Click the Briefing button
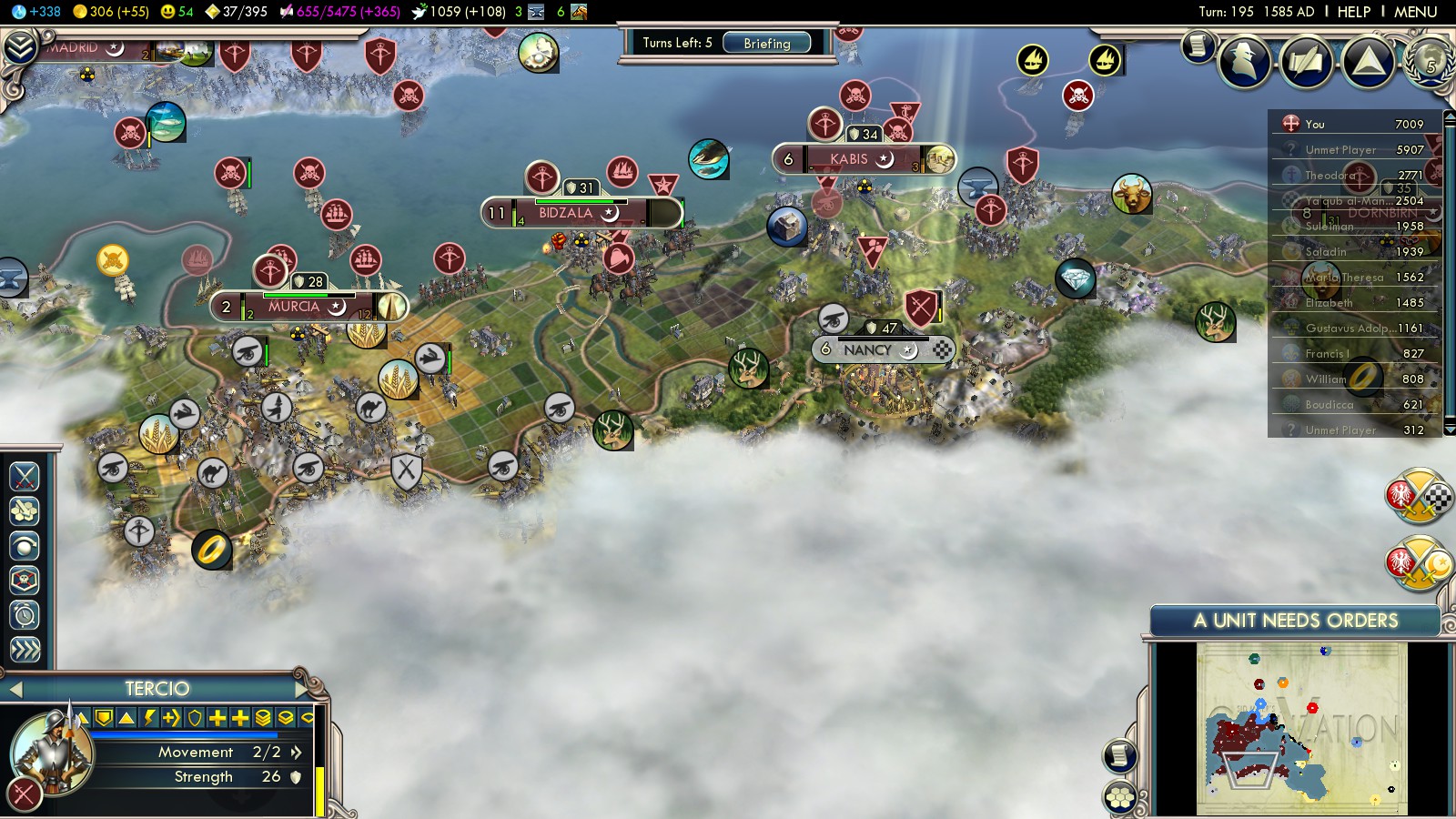The height and width of the screenshot is (819, 1456). (x=766, y=43)
